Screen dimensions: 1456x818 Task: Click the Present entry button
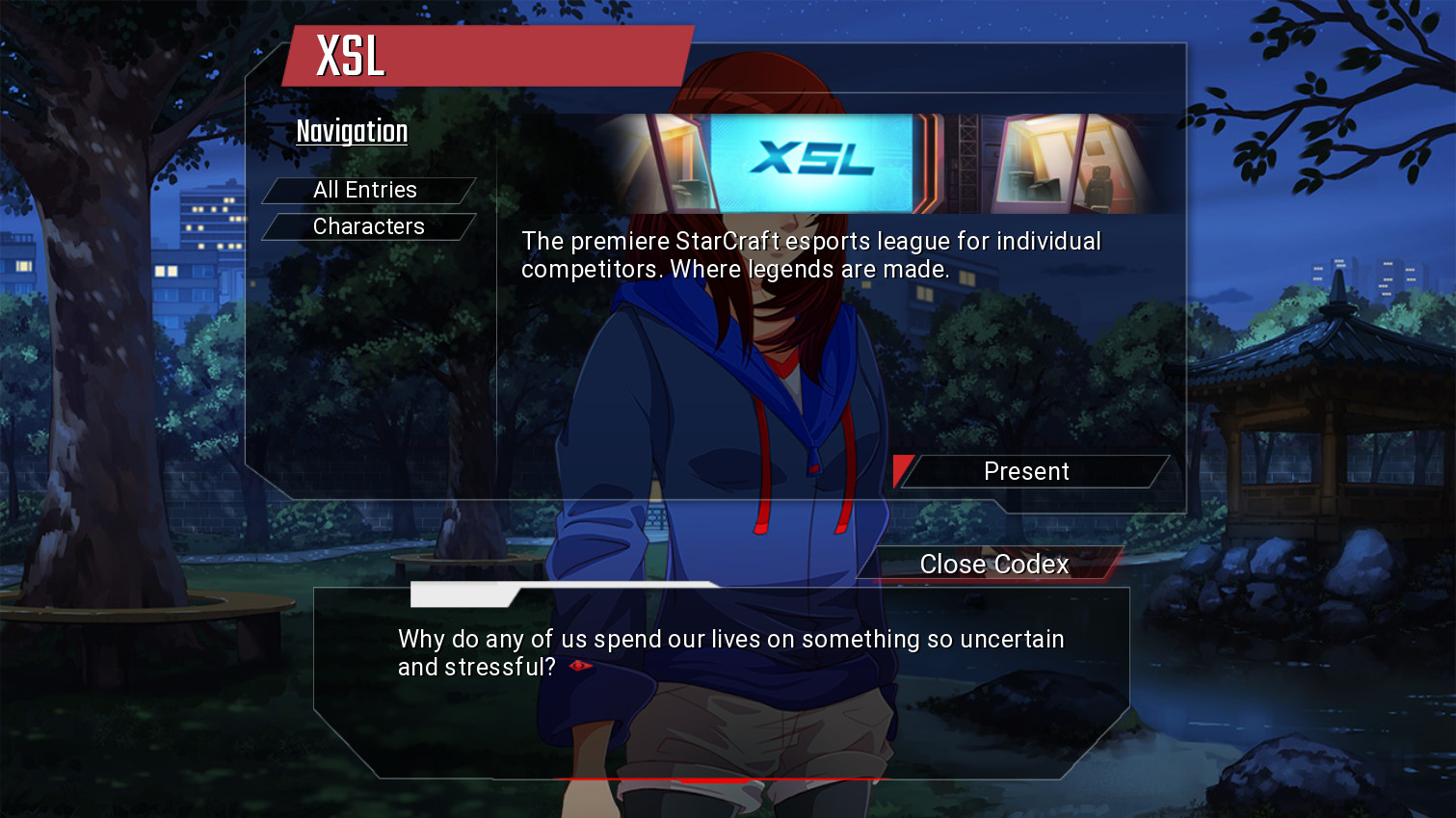tap(1027, 471)
